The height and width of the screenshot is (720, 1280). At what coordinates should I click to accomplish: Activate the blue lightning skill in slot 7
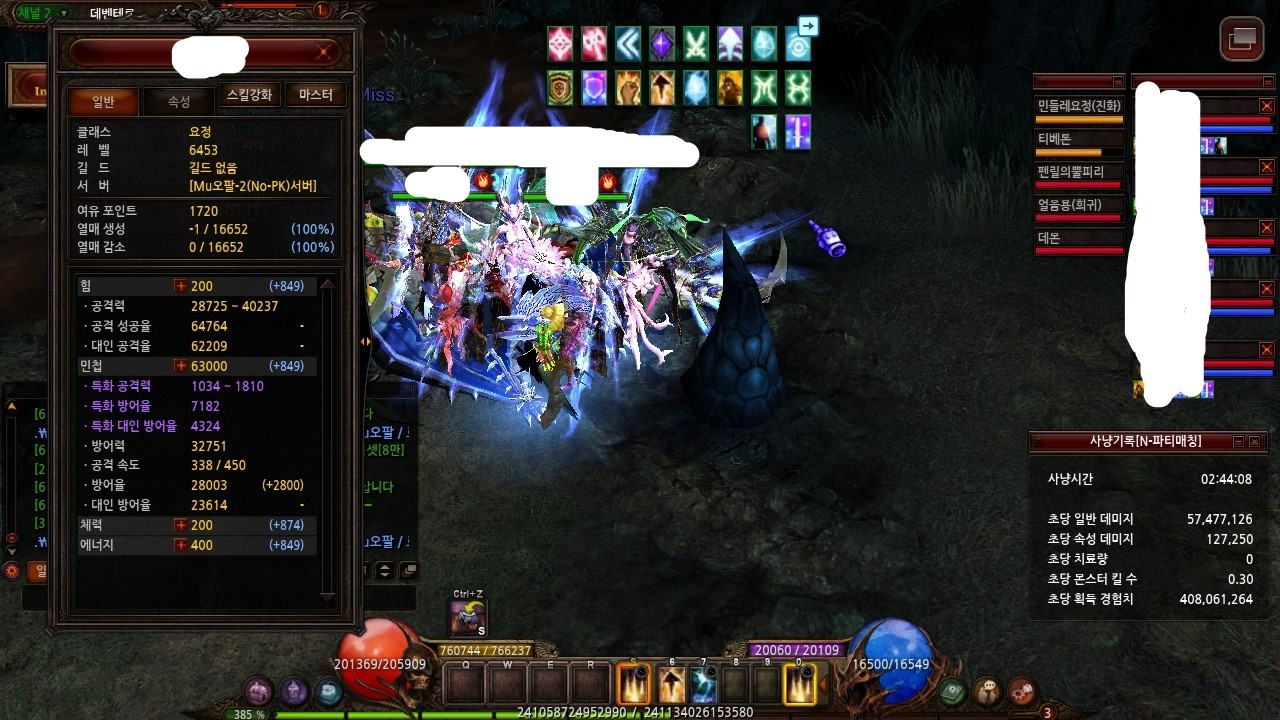point(704,685)
